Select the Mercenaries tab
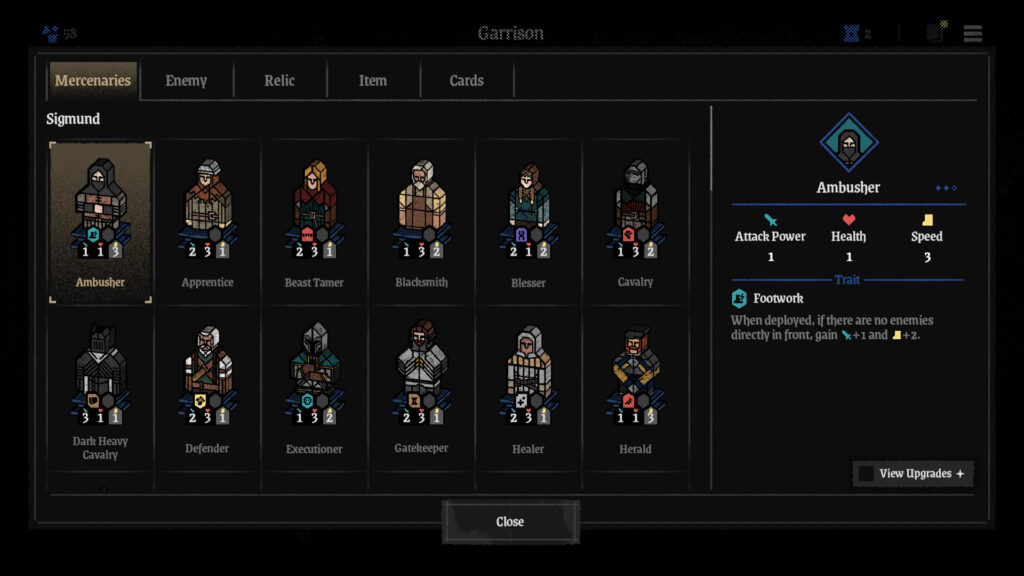The height and width of the screenshot is (576, 1024). coord(93,81)
